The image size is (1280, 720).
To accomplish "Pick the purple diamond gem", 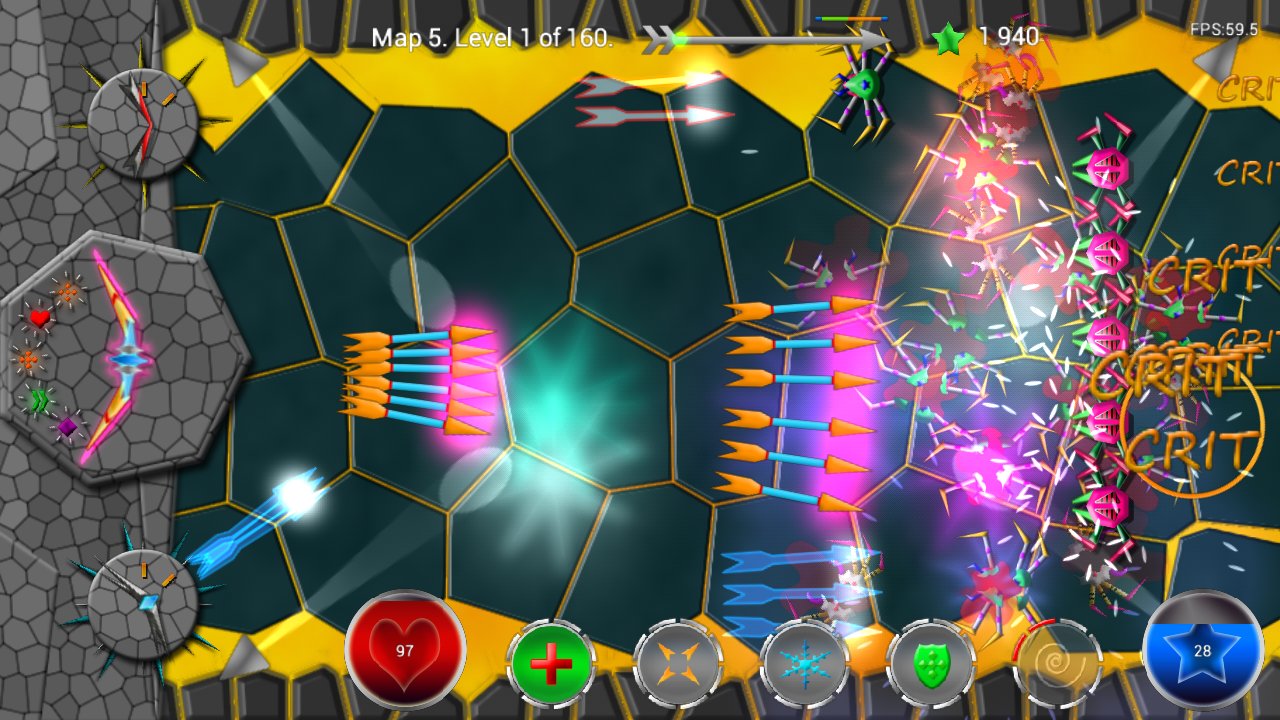I will pos(67,427).
